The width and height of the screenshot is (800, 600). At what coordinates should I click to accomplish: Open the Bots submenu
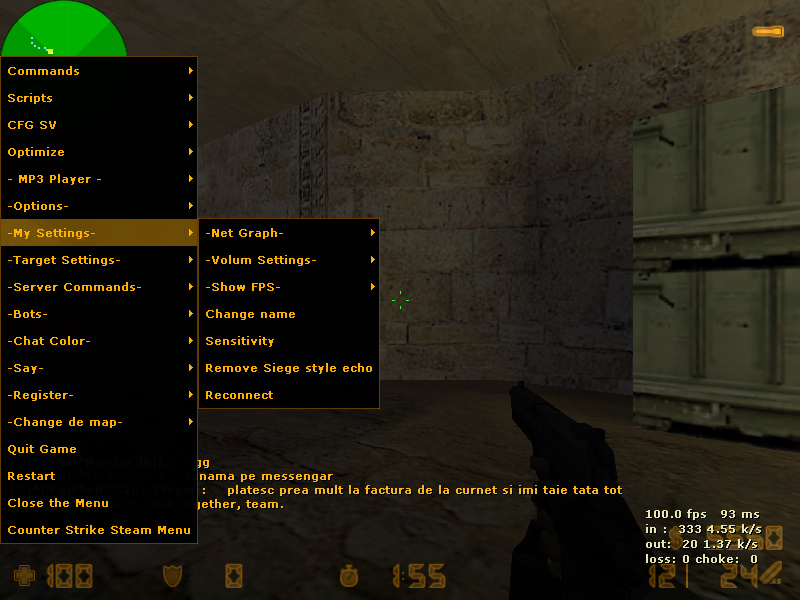tap(99, 314)
